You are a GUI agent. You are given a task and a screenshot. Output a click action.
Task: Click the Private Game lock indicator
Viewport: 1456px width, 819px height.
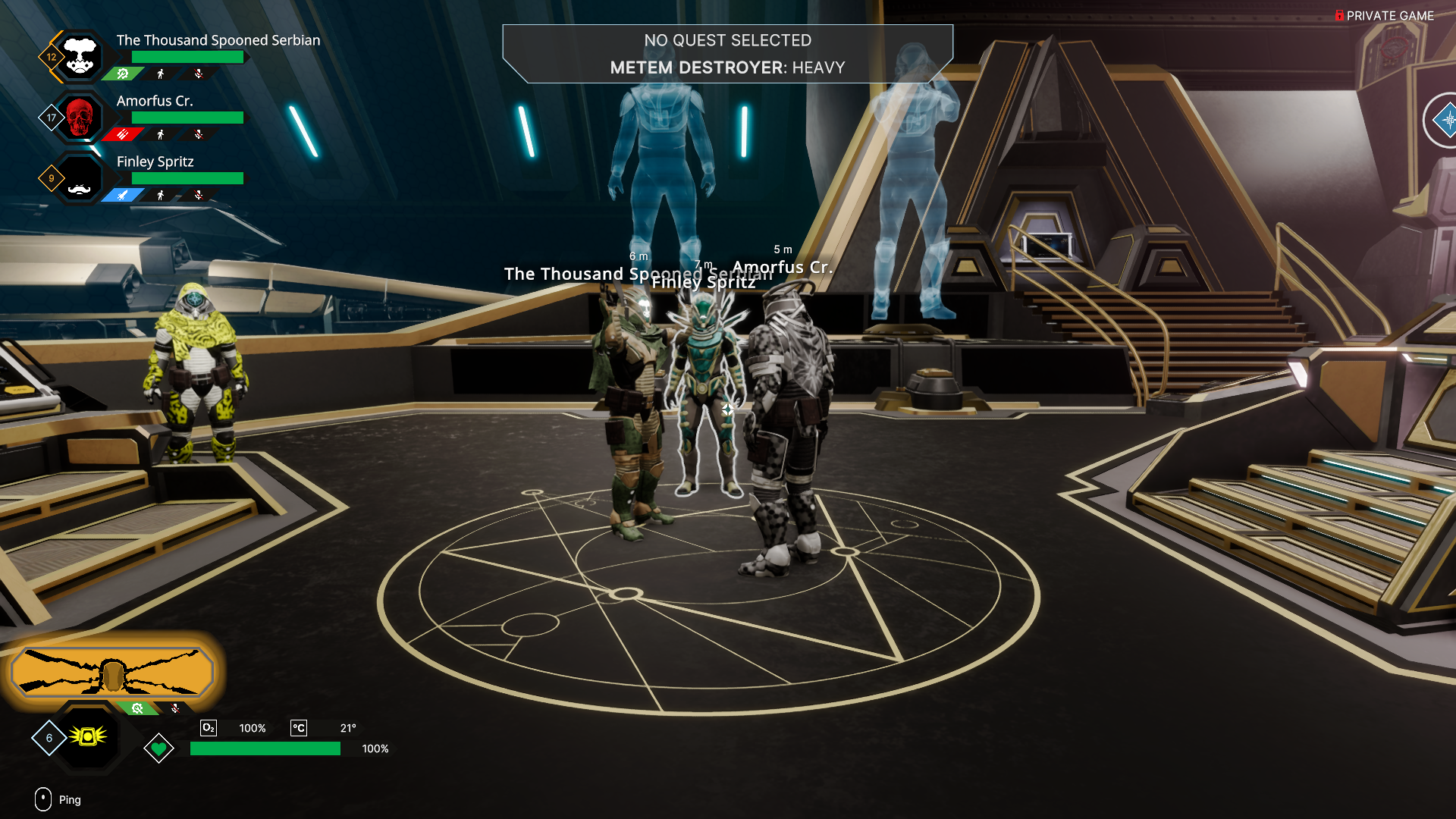[x=1339, y=16]
